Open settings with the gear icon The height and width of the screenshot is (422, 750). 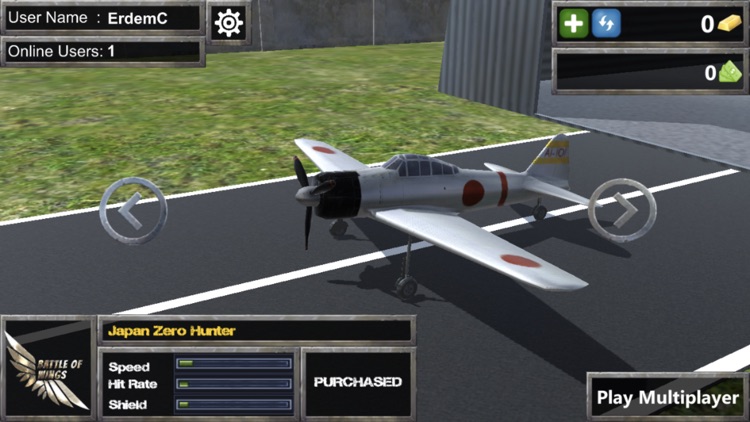coord(229,22)
